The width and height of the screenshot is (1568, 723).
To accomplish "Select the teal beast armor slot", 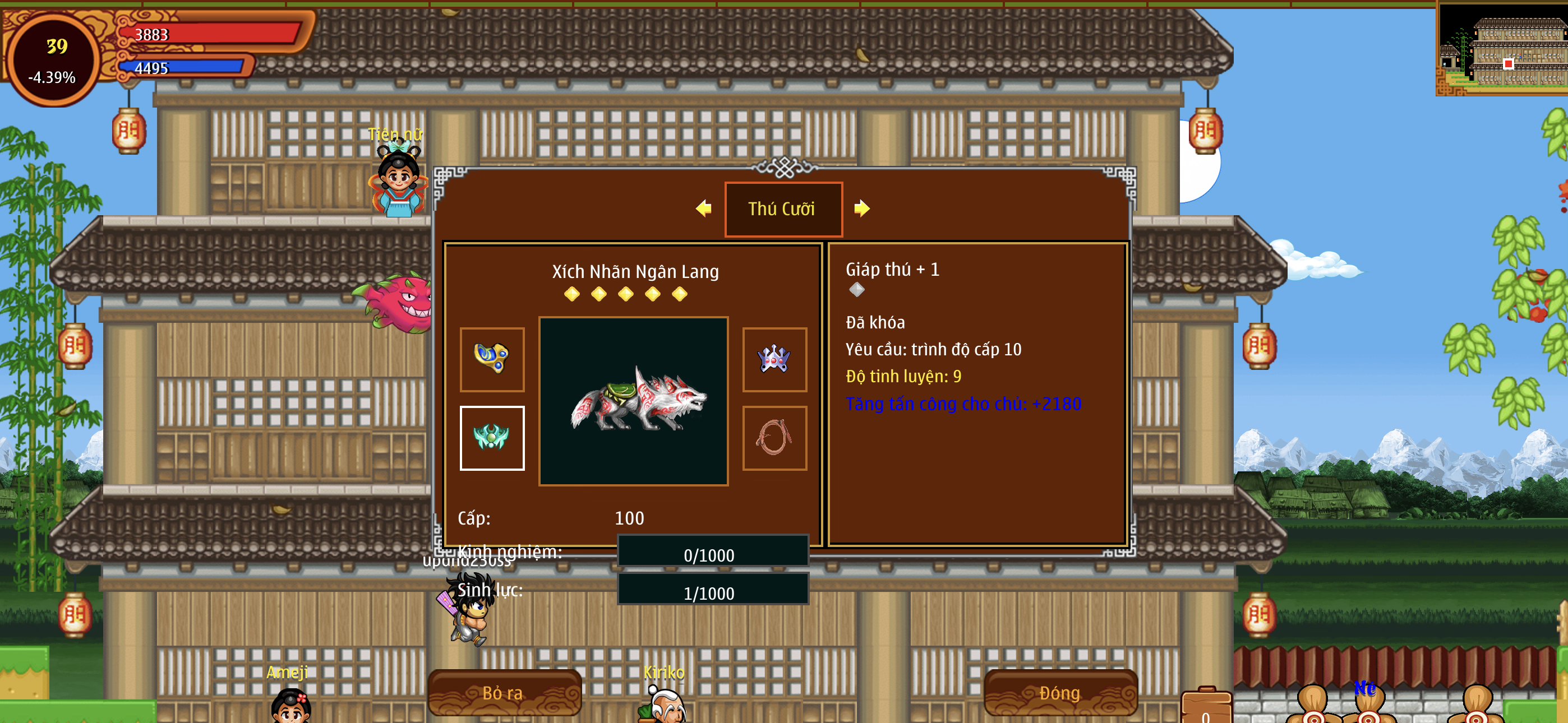I will pos(492,438).
